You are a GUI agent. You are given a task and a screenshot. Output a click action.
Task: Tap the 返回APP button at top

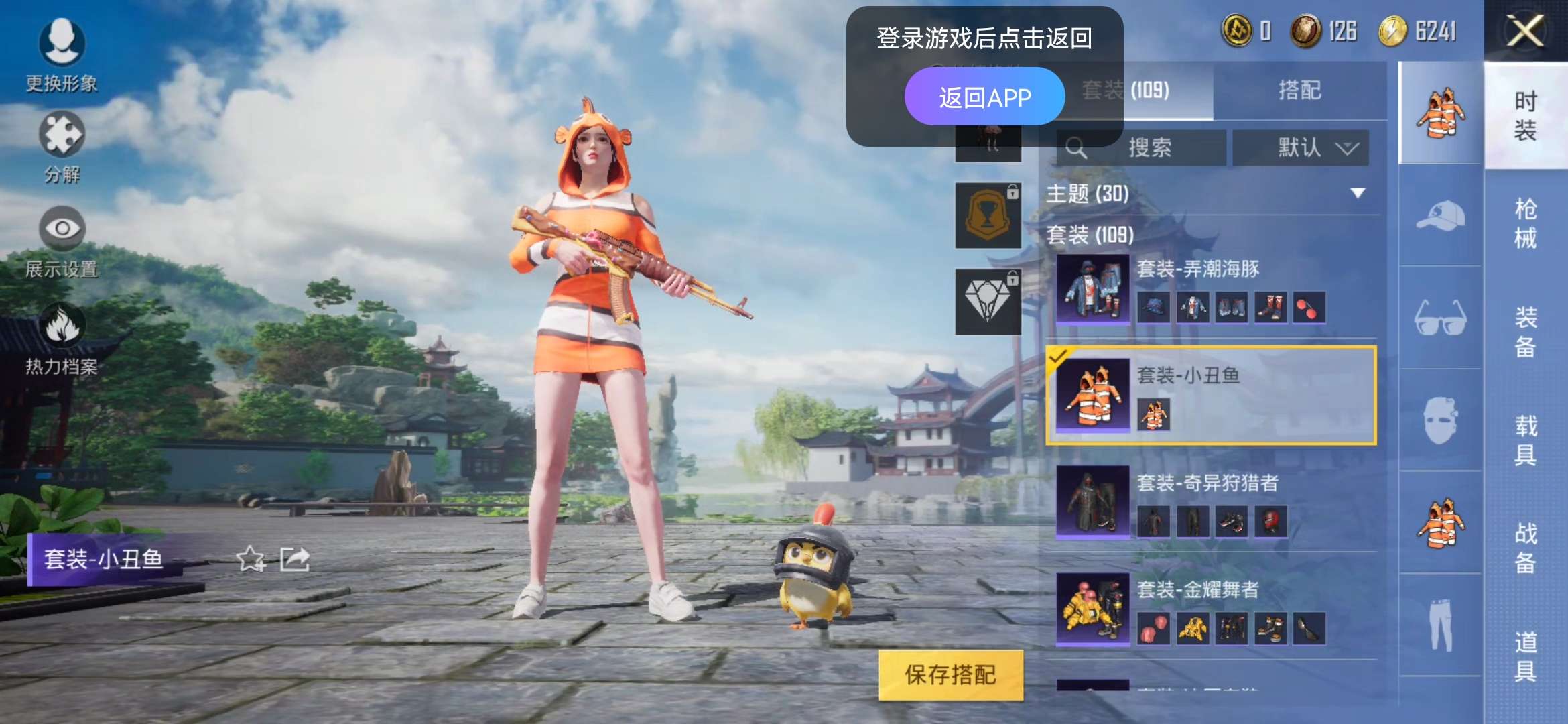pos(986,96)
